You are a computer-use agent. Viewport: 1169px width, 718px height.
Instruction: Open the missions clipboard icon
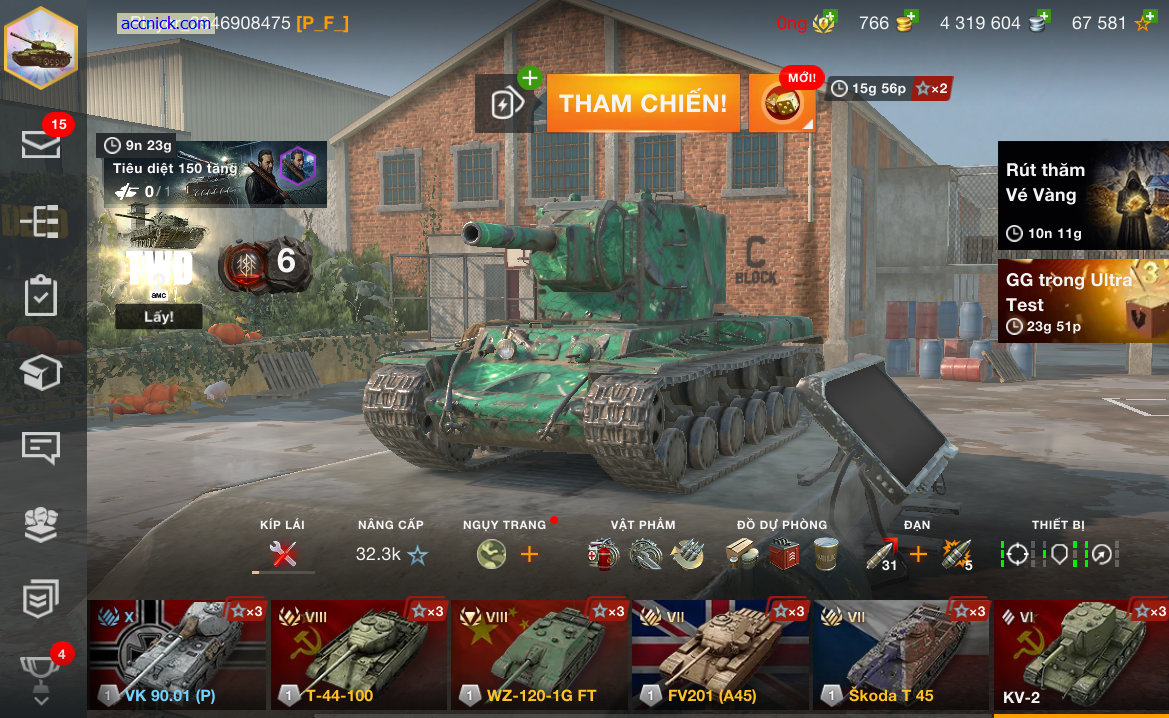pyautogui.click(x=42, y=296)
